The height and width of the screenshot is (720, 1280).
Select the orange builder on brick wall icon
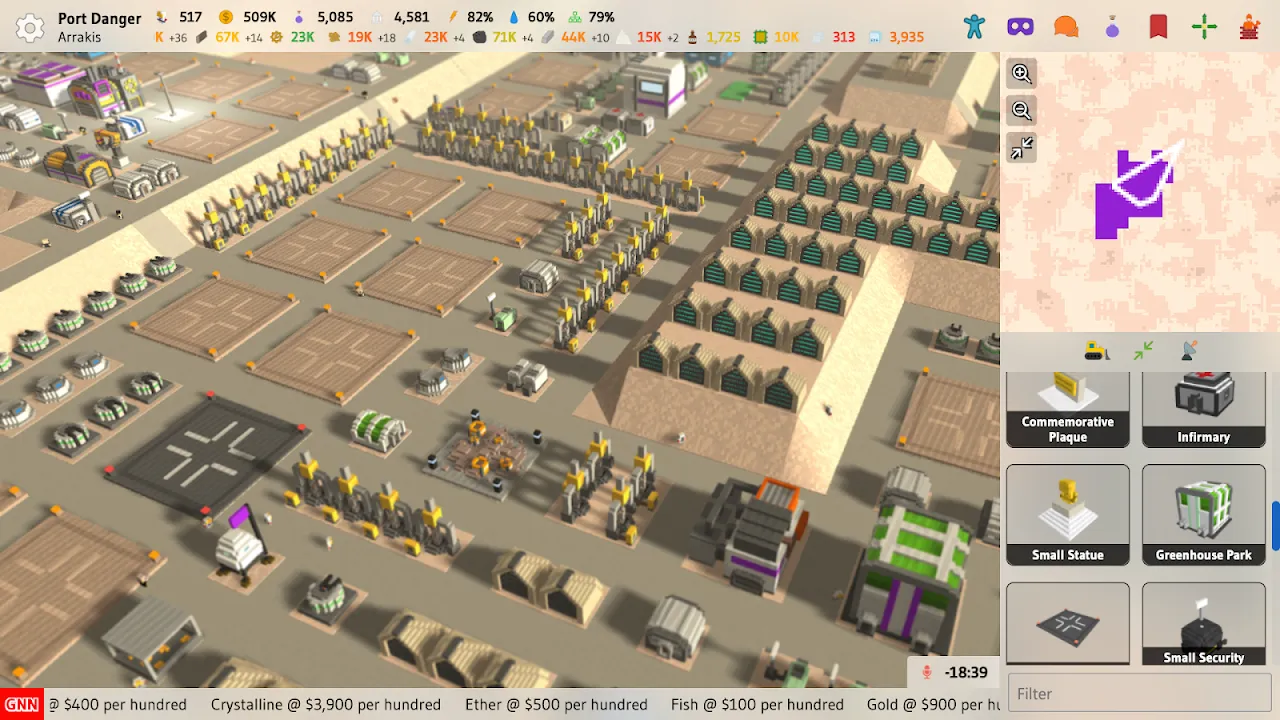[1249, 26]
